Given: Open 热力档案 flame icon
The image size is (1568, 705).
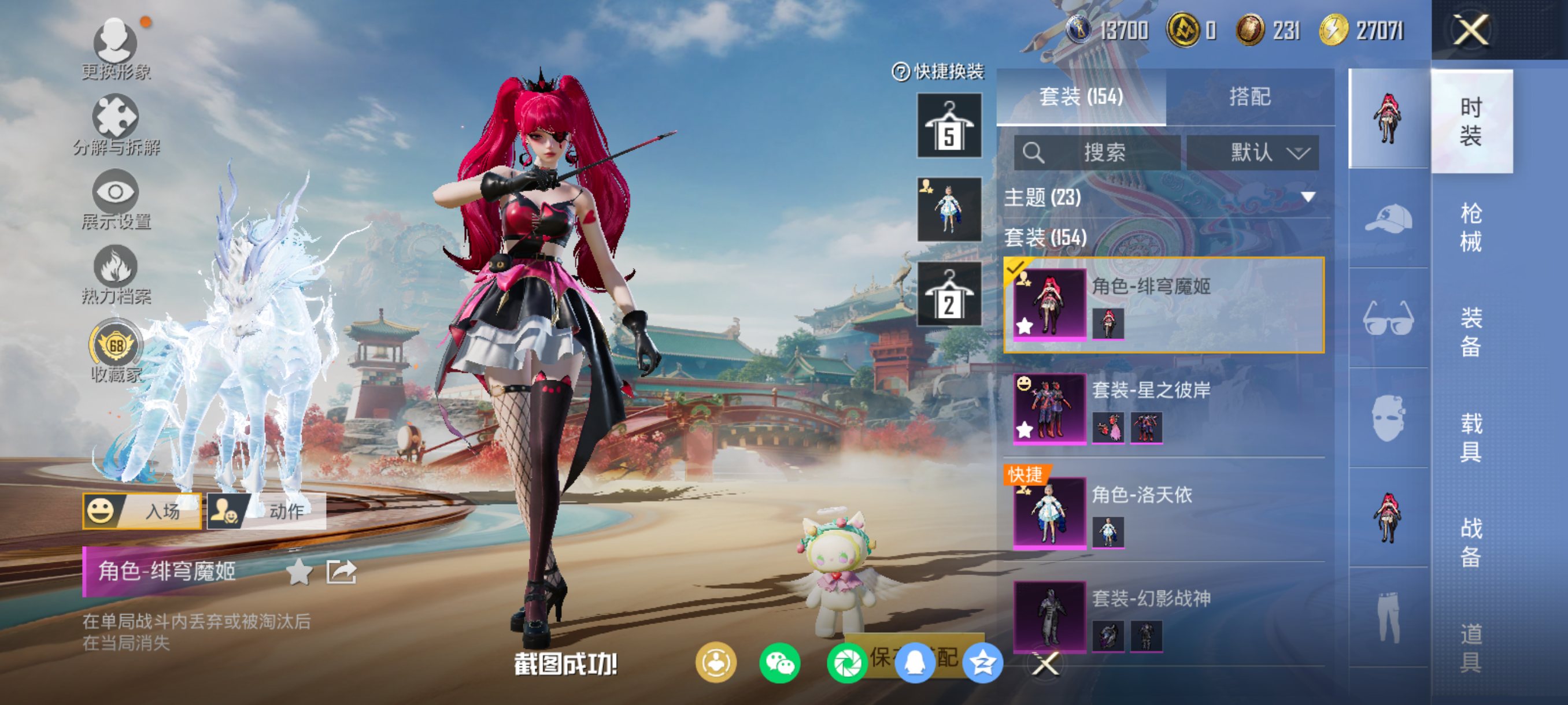Looking at the screenshot, I should click(x=116, y=274).
